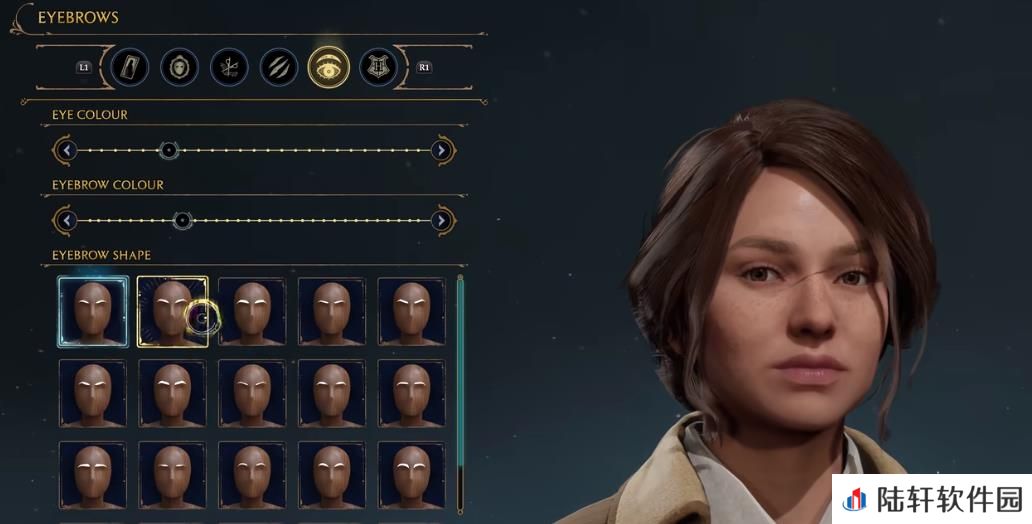This screenshot has width=1032, height=524.
Task: Choose the previous Eyebrow Colour with left arrow
Action: pyautogui.click(x=67, y=220)
